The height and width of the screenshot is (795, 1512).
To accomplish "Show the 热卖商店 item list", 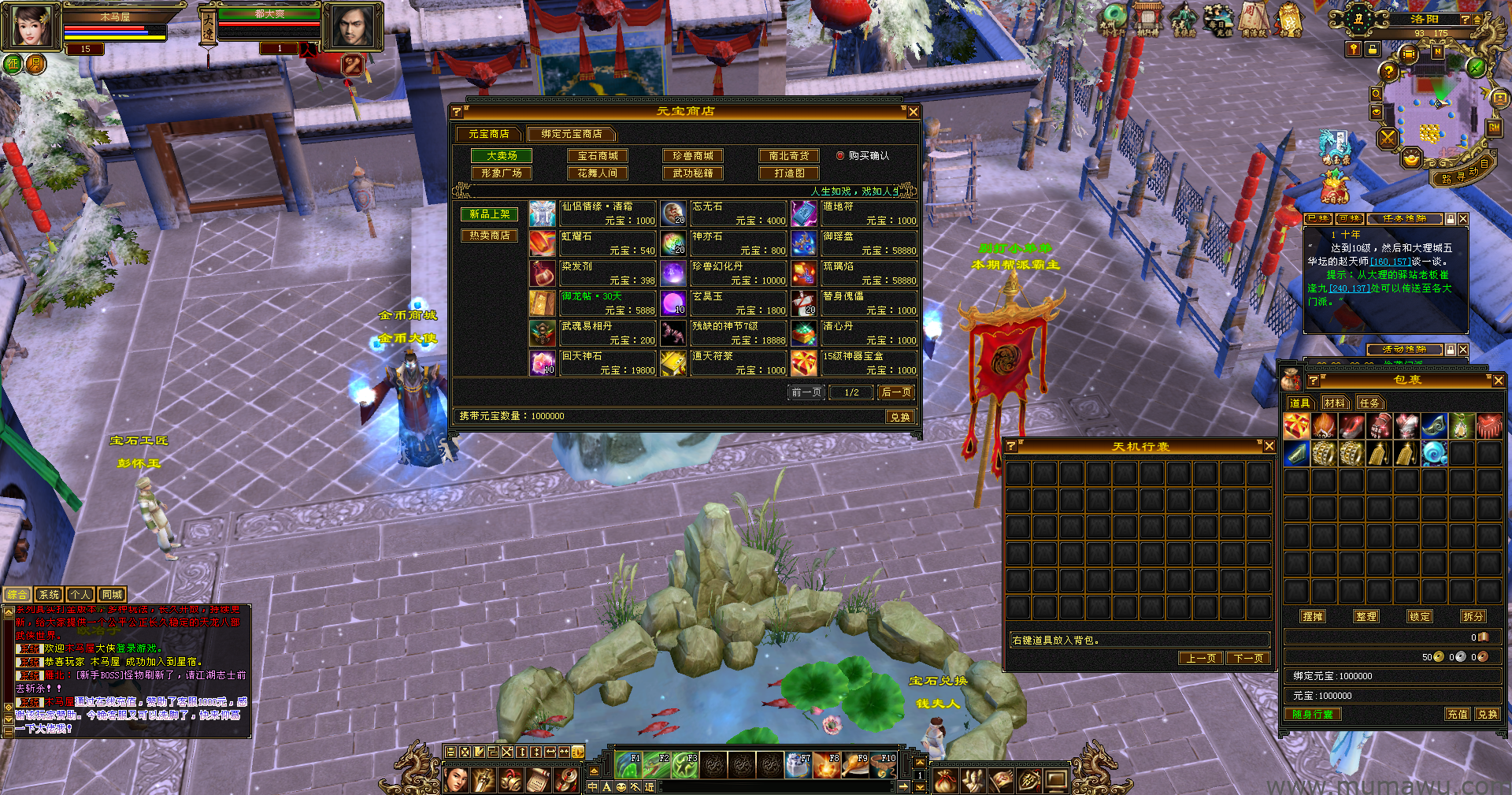I will (489, 236).
